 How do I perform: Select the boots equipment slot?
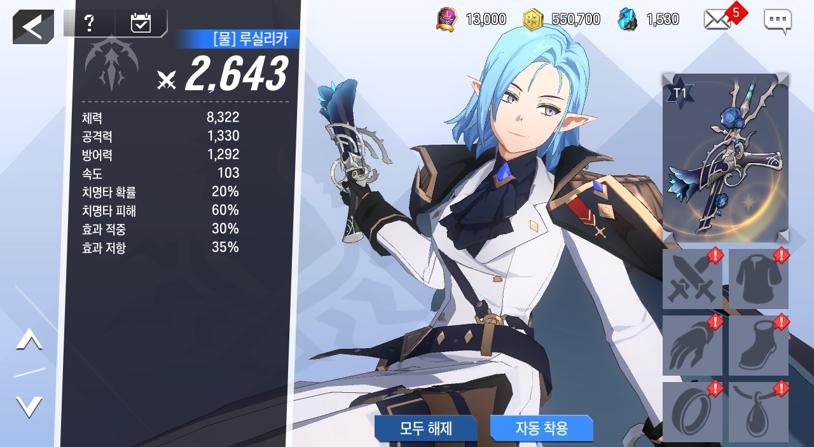[x=758, y=346]
